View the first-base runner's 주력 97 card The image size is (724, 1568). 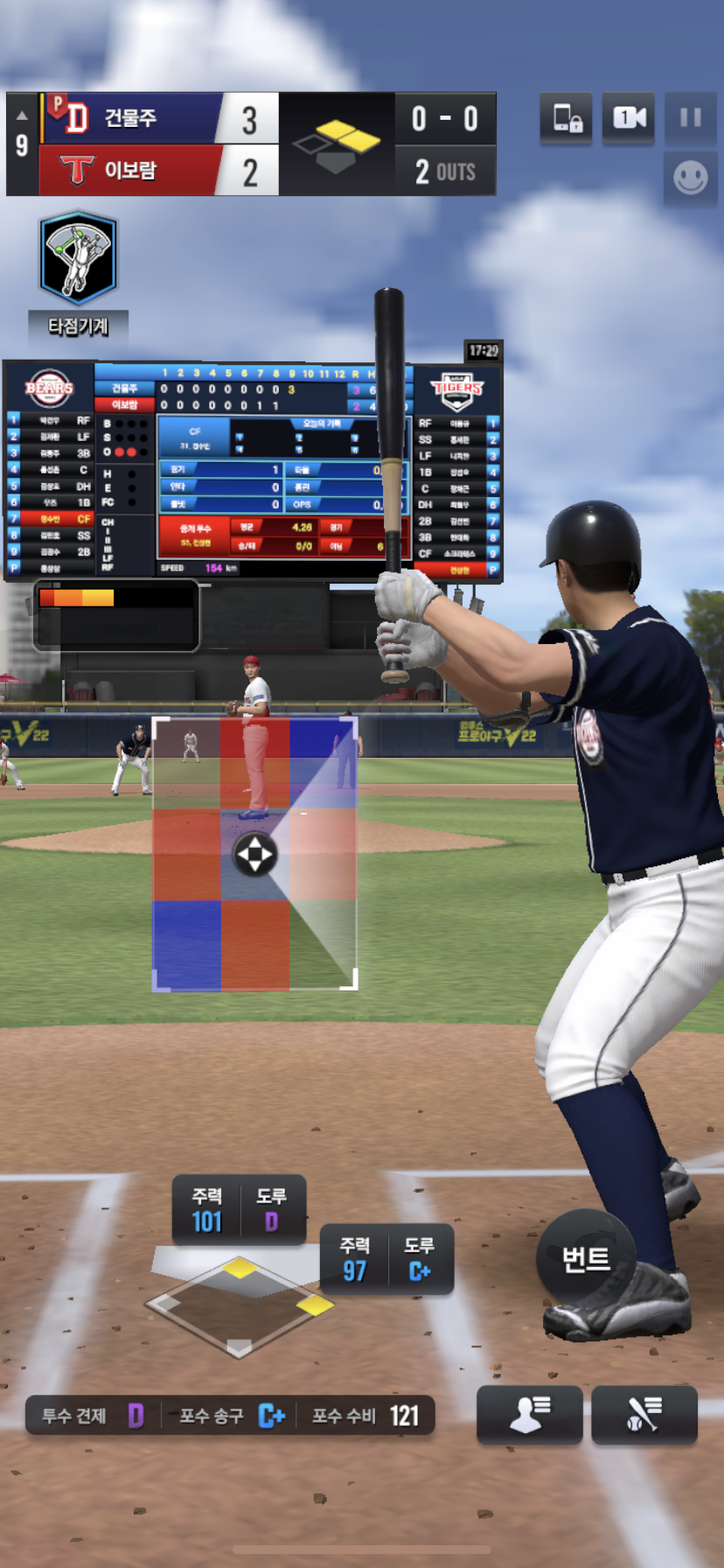click(386, 1260)
